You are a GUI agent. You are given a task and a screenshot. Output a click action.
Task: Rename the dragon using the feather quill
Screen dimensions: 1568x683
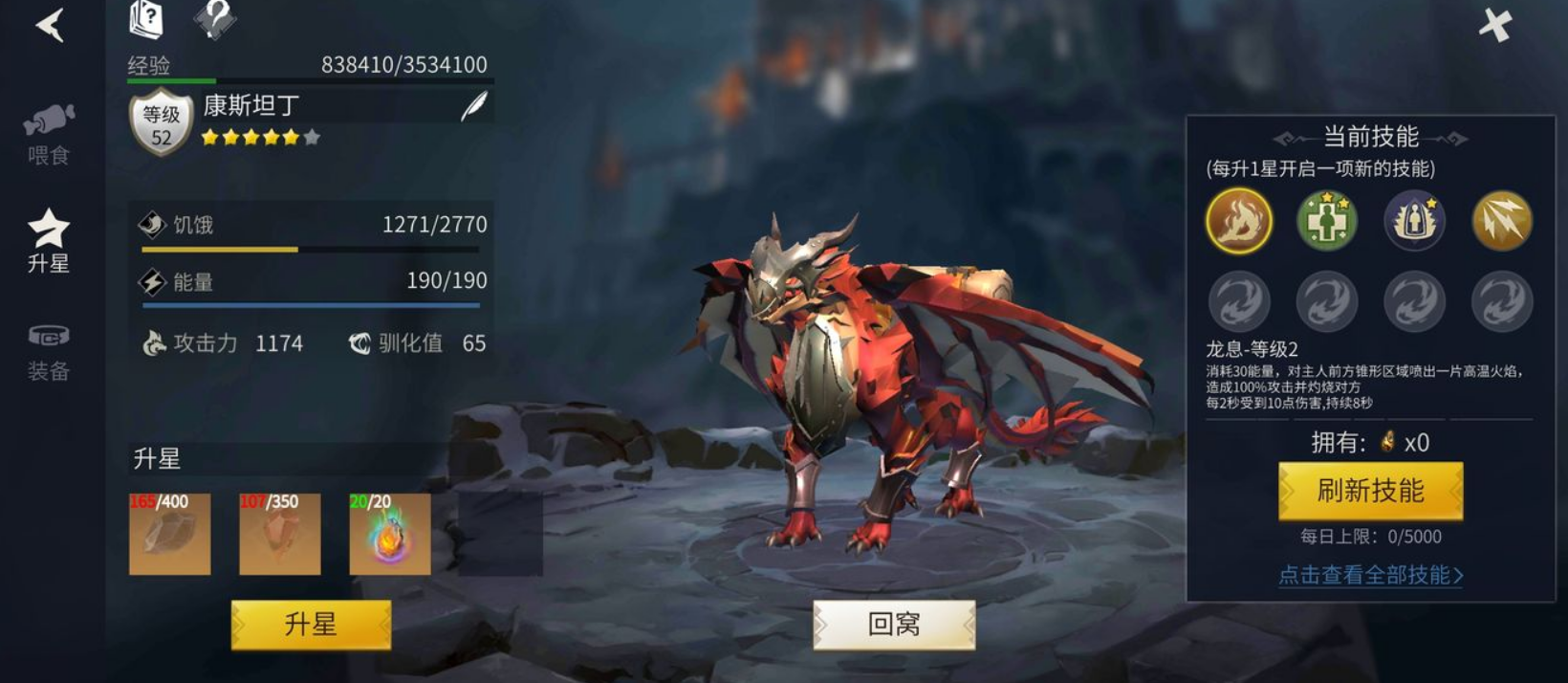pos(474,106)
